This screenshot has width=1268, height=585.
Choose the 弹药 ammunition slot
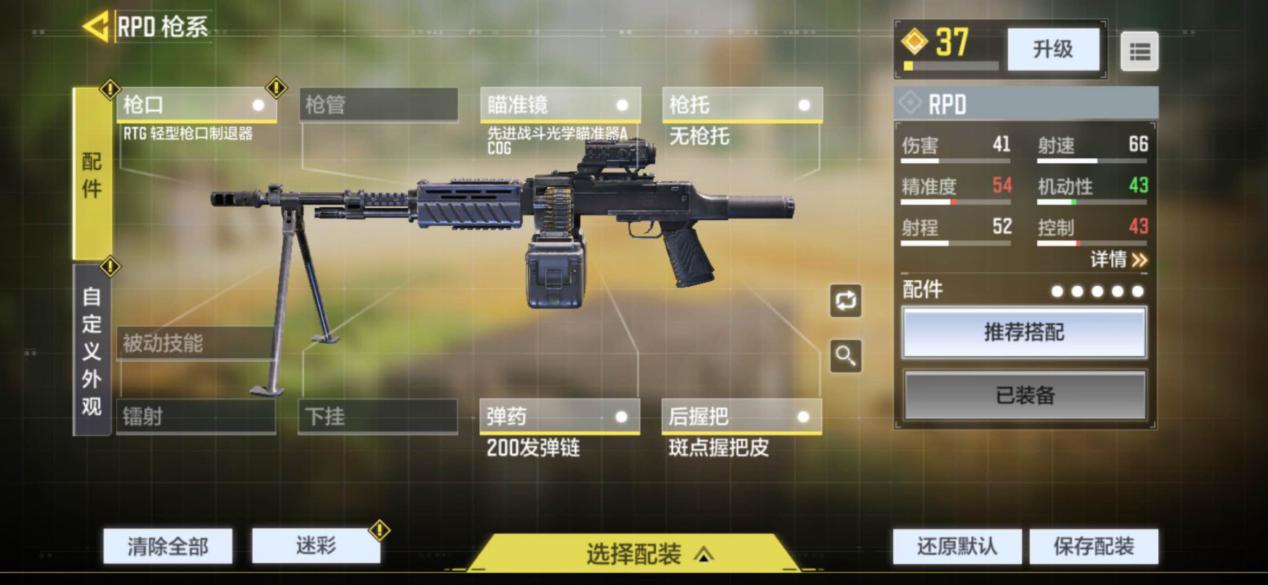[x=559, y=416]
